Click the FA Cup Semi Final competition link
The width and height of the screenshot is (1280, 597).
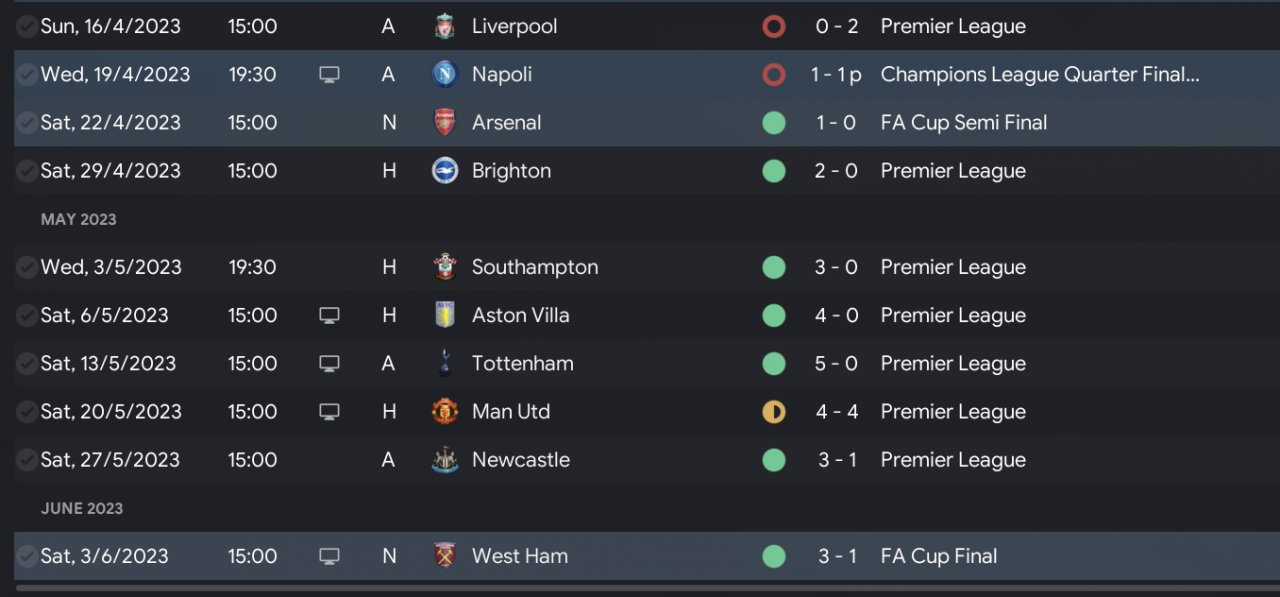[x=963, y=123]
